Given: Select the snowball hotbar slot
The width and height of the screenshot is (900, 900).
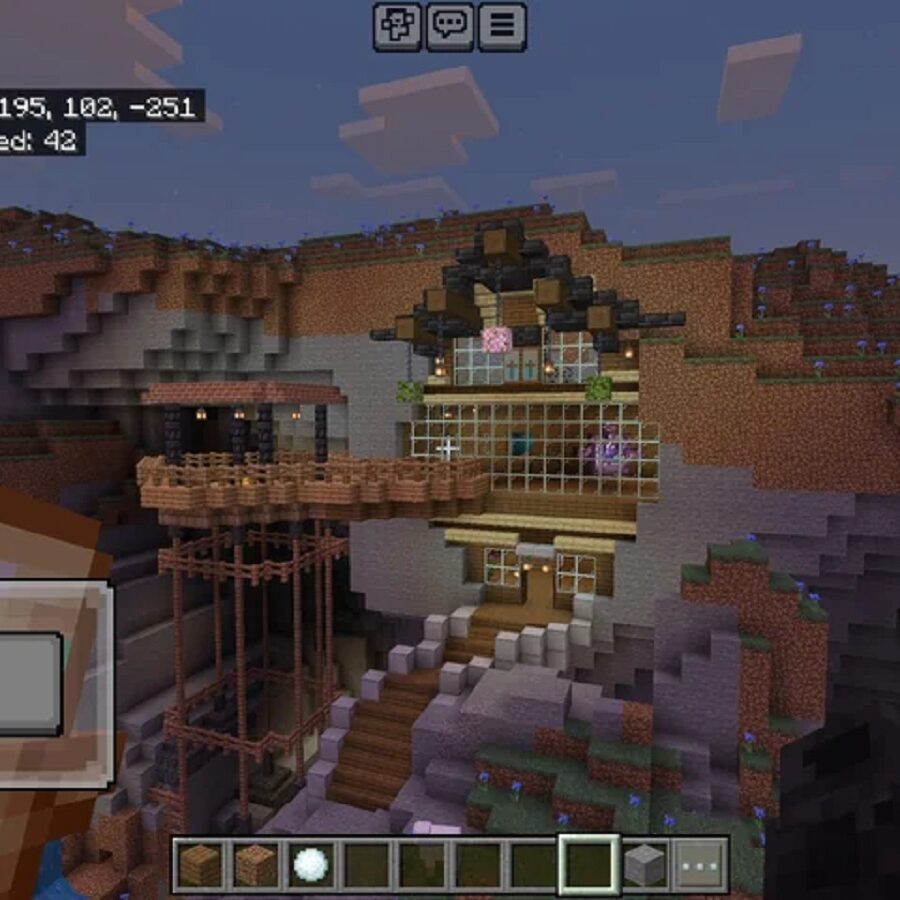Looking at the screenshot, I should pos(311,865).
